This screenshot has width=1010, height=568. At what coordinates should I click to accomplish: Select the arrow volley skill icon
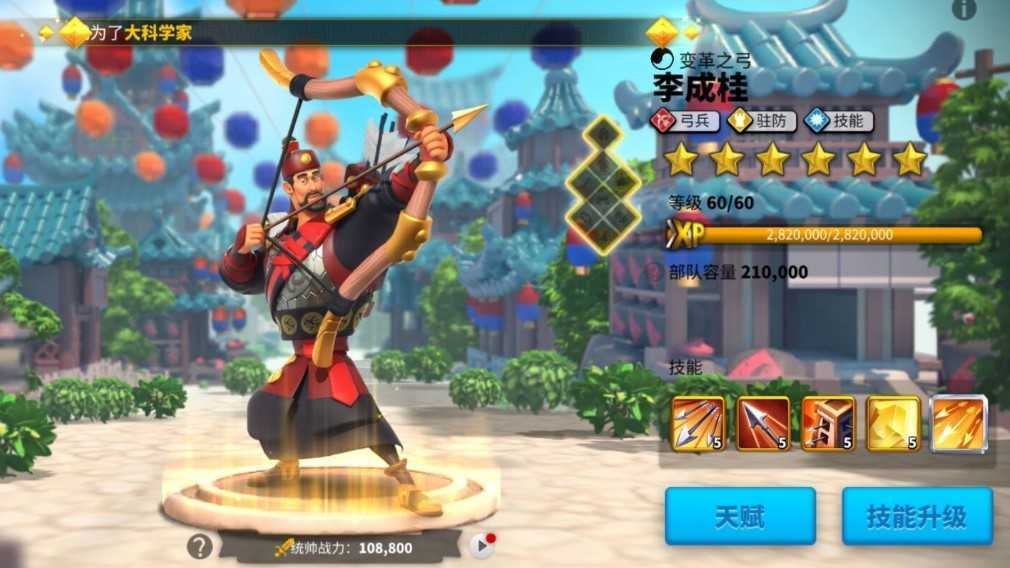(698, 423)
